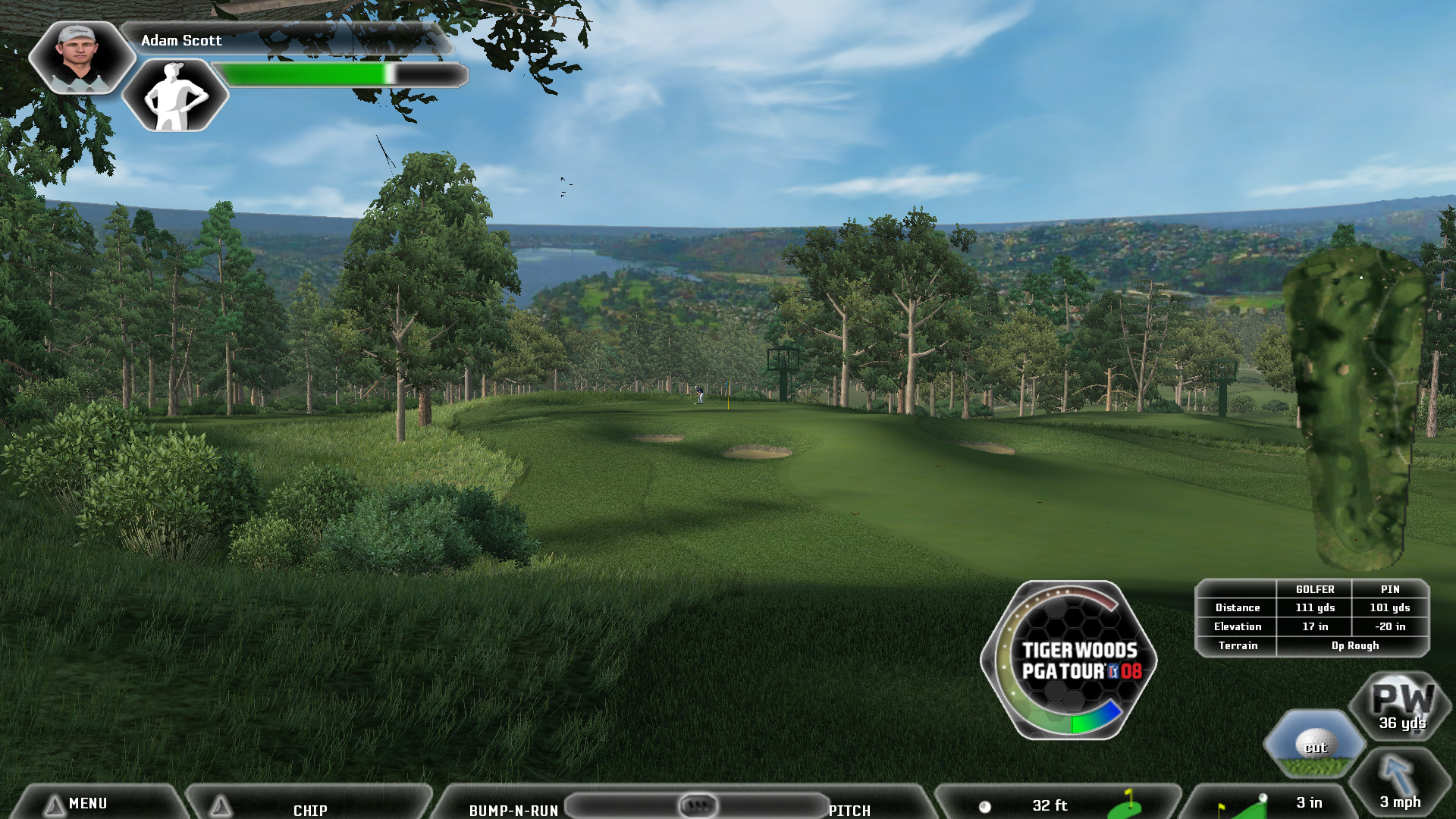Click Adam Scott's player portrait

click(79, 57)
